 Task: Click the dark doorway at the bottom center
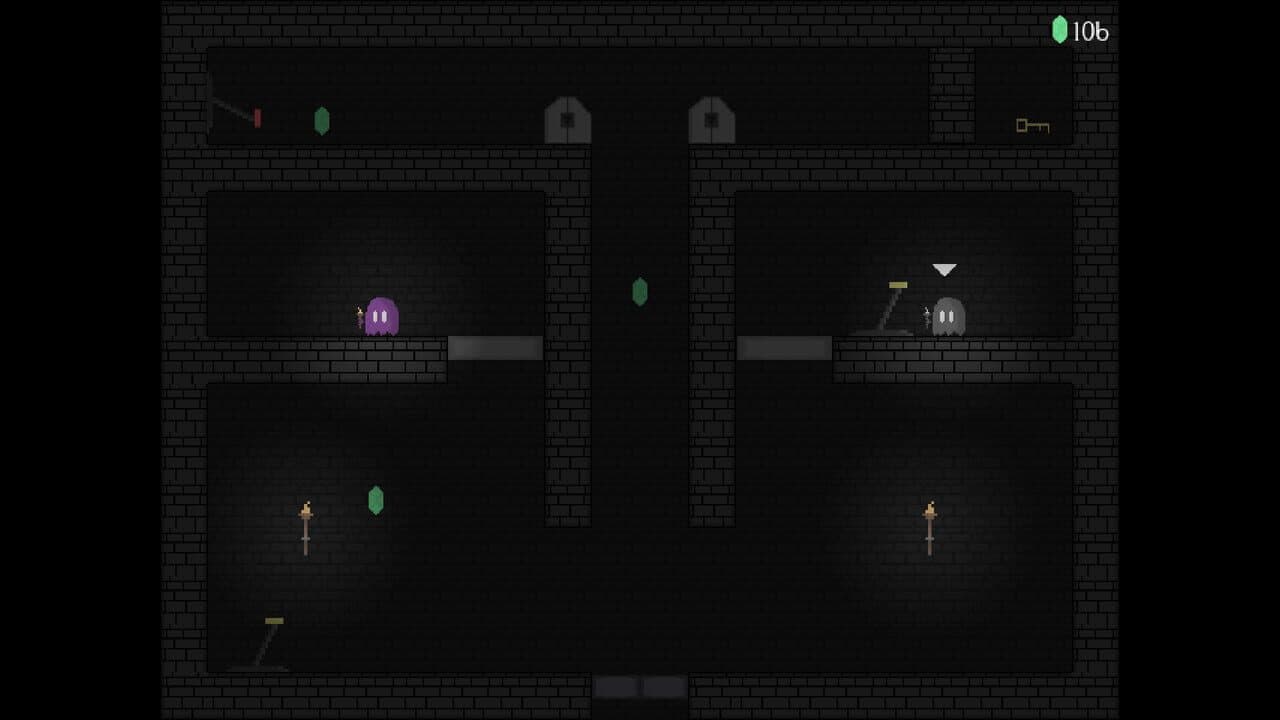pos(639,687)
